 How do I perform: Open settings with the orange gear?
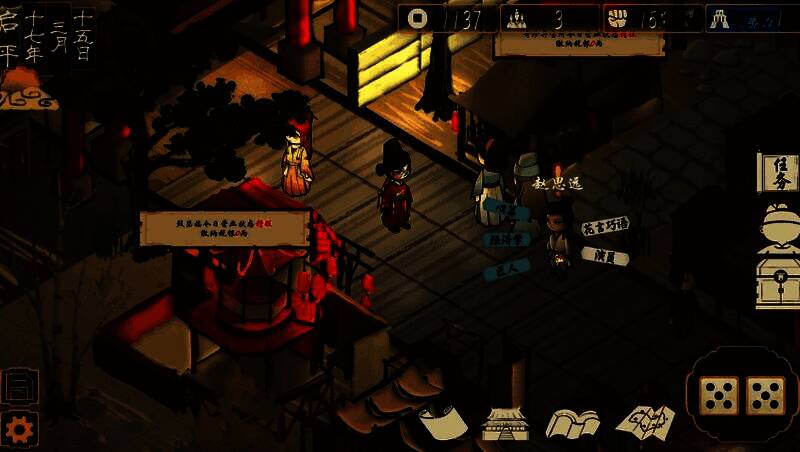(19, 428)
